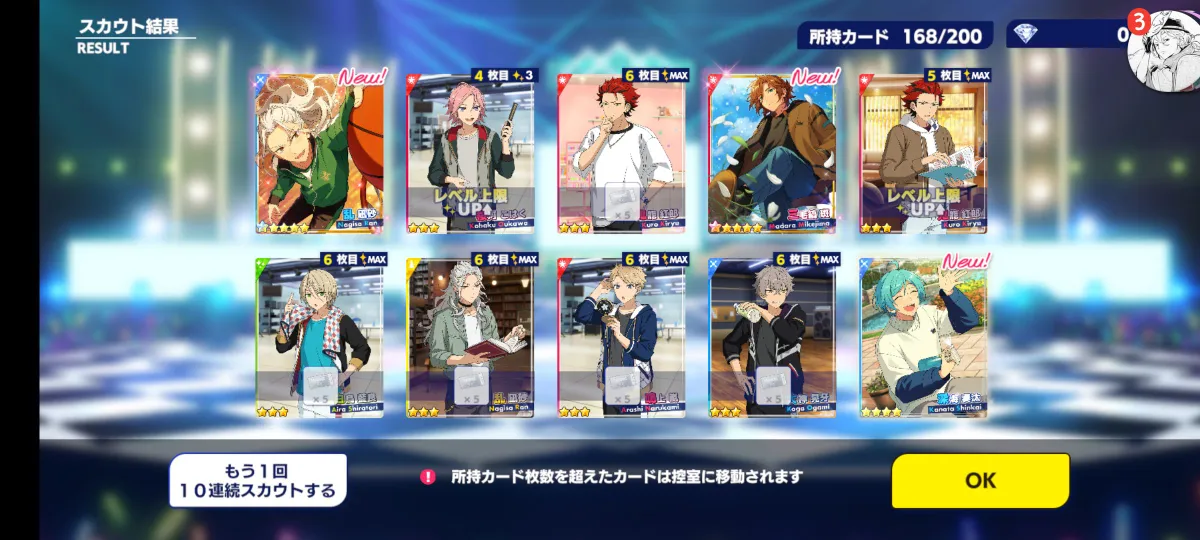This screenshot has width=1200, height=540.
Task: Inspect the new Kanata Shinkai card
Action: click(923, 335)
